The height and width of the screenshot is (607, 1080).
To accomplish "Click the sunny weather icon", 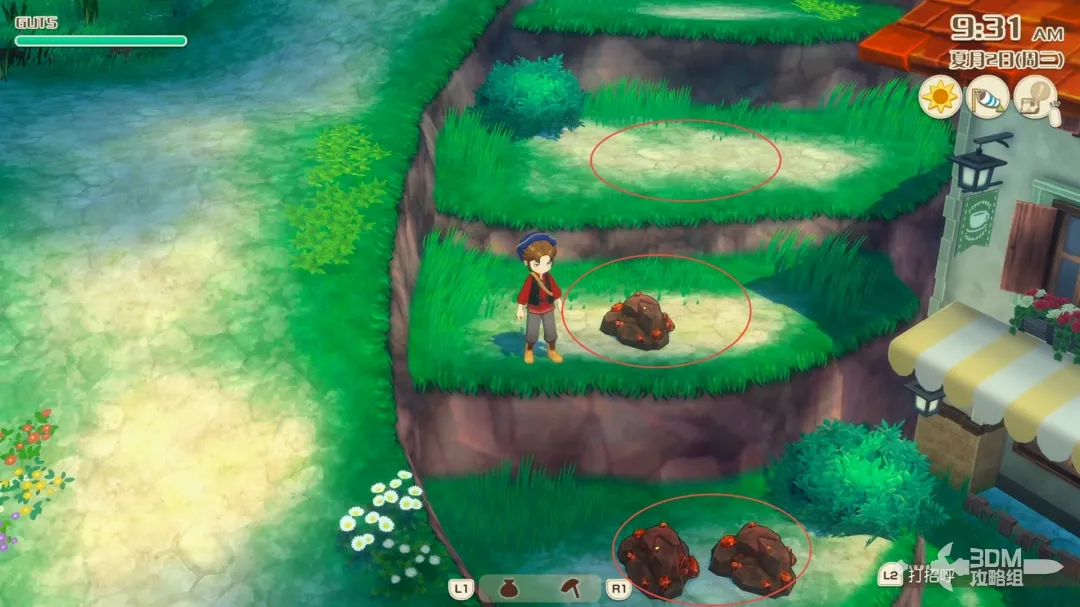I will click(x=939, y=98).
